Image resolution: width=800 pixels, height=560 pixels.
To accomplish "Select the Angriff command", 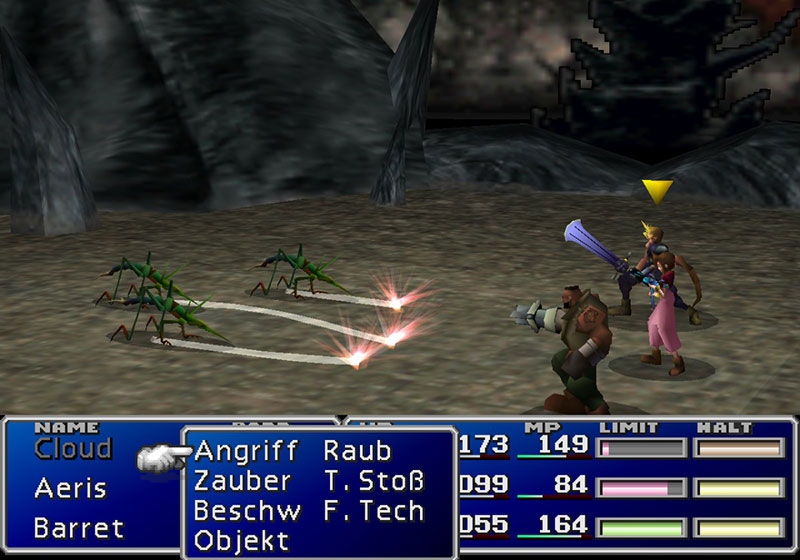I will coord(246,451).
